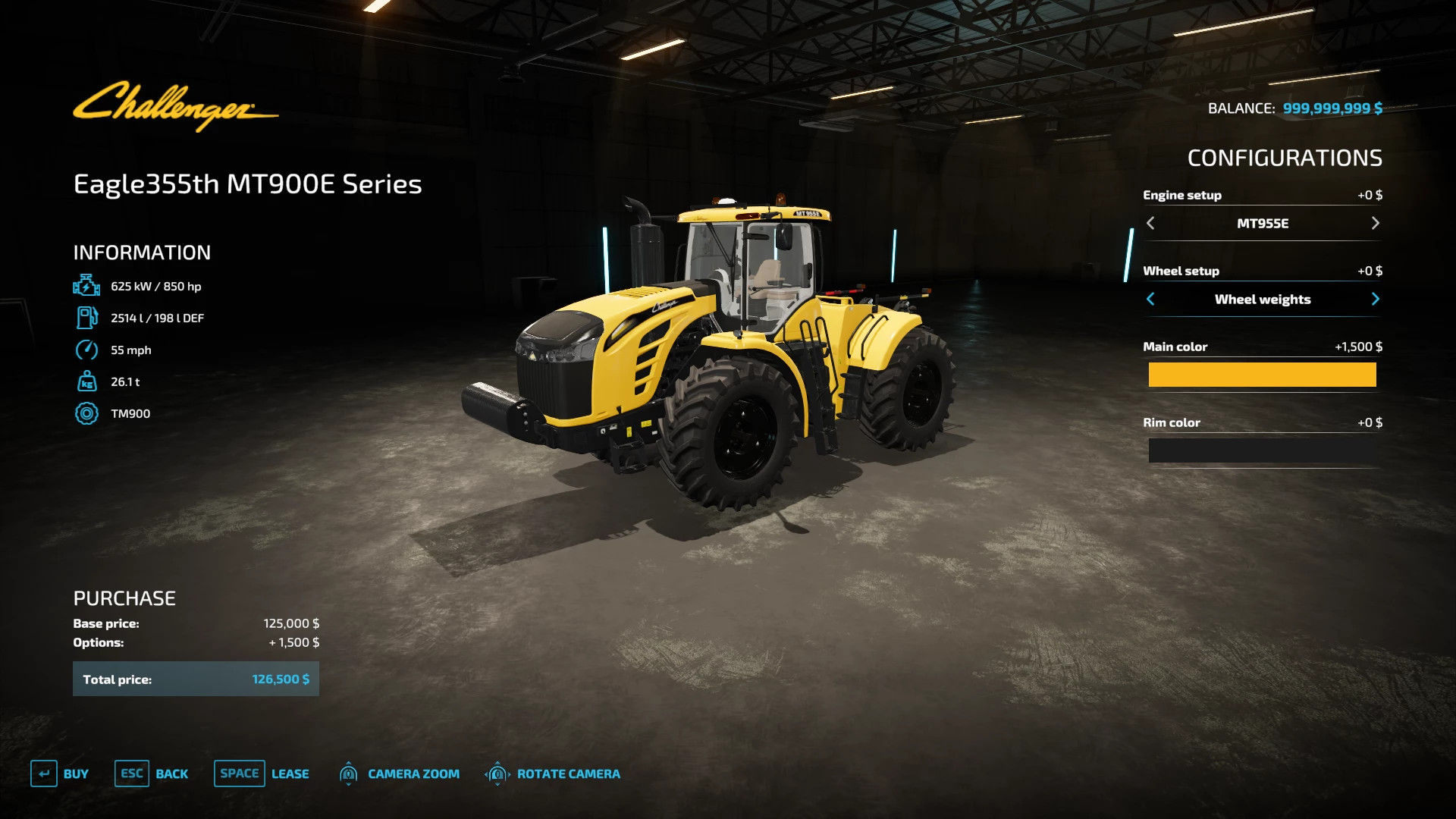Select the dark Rim color swatch
Screen dimensions: 1456x819
click(x=1262, y=450)
